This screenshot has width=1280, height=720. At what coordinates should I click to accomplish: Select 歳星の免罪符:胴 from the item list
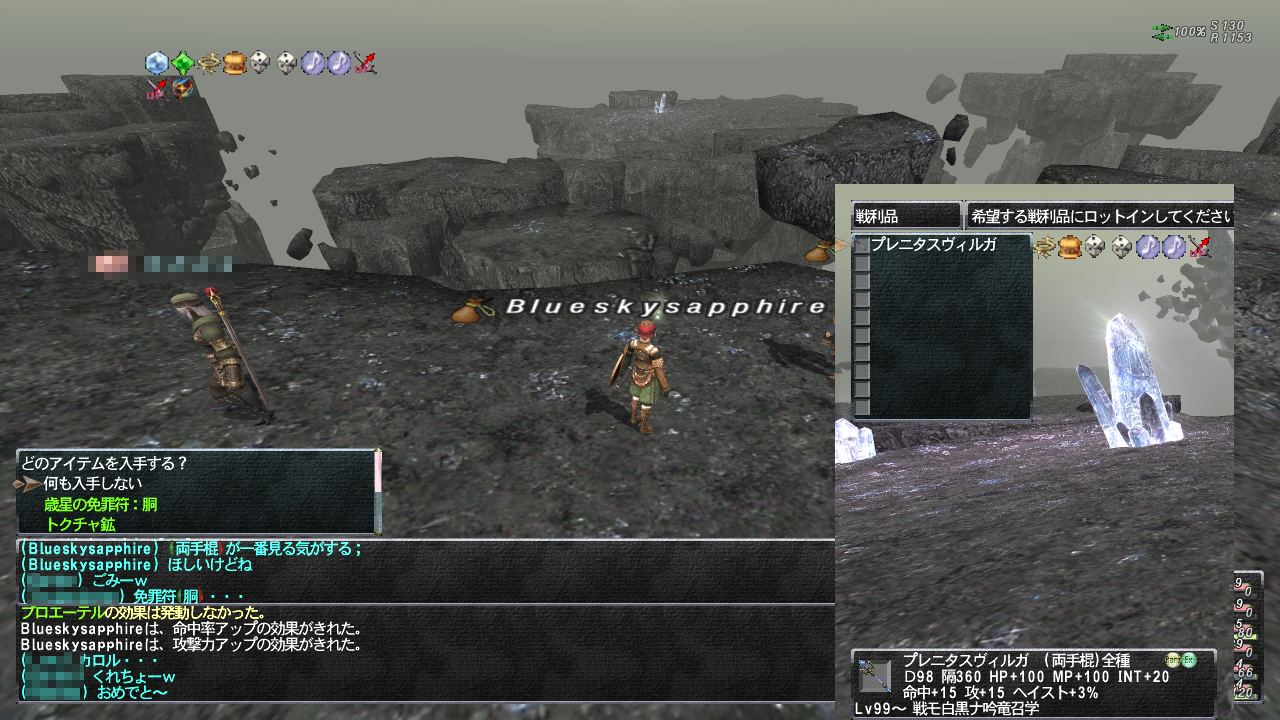click(101, 504)
